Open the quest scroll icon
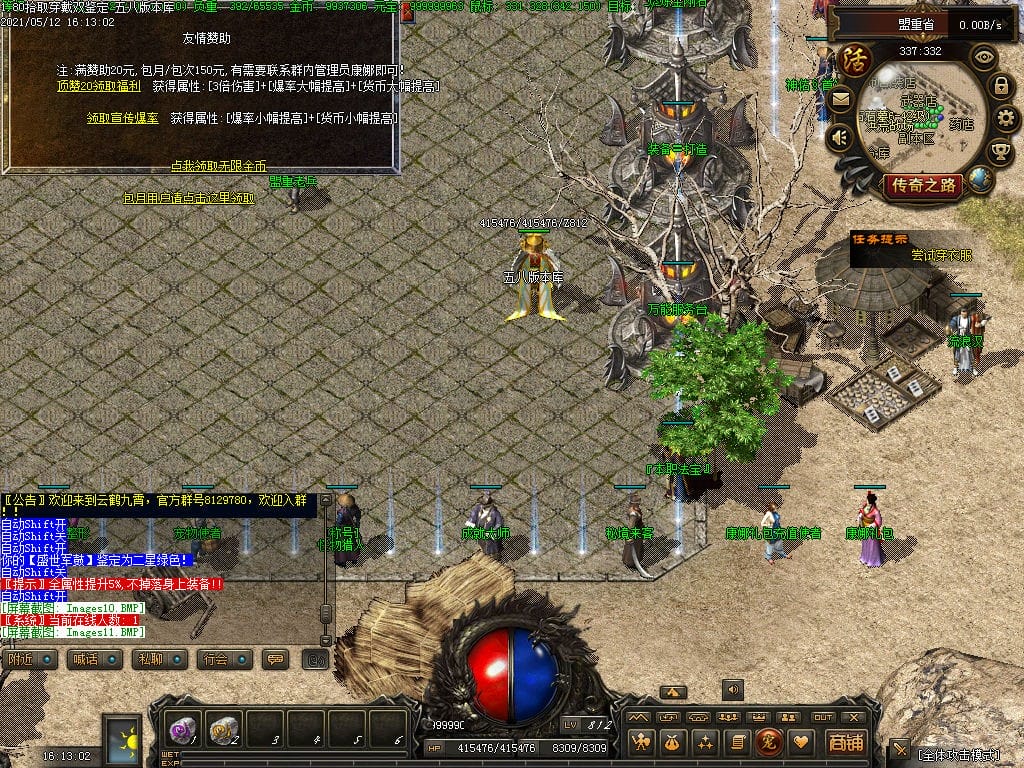The image size is (1024, 768). 738,742
